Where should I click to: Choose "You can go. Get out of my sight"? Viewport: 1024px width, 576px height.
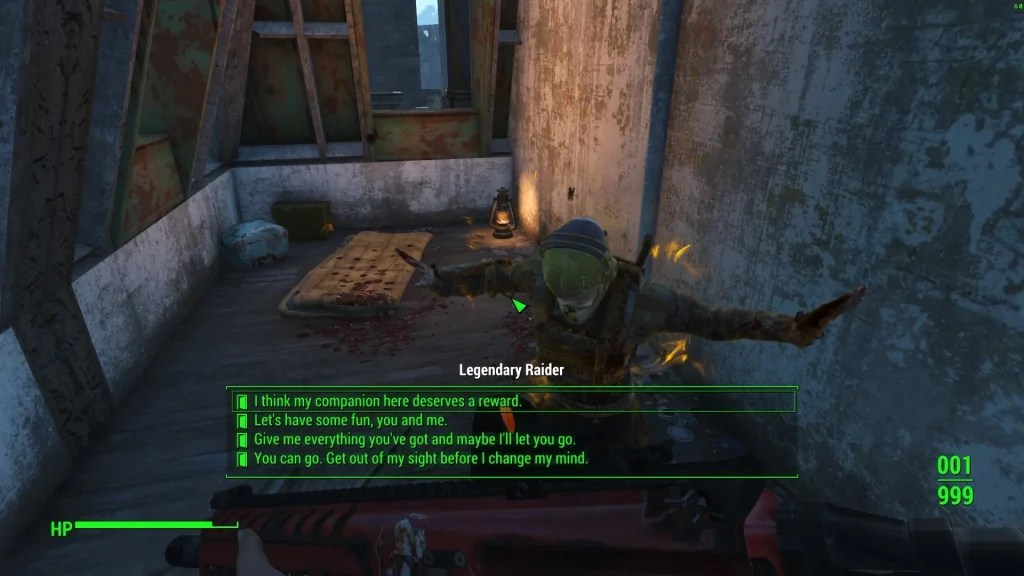point(420,458)
